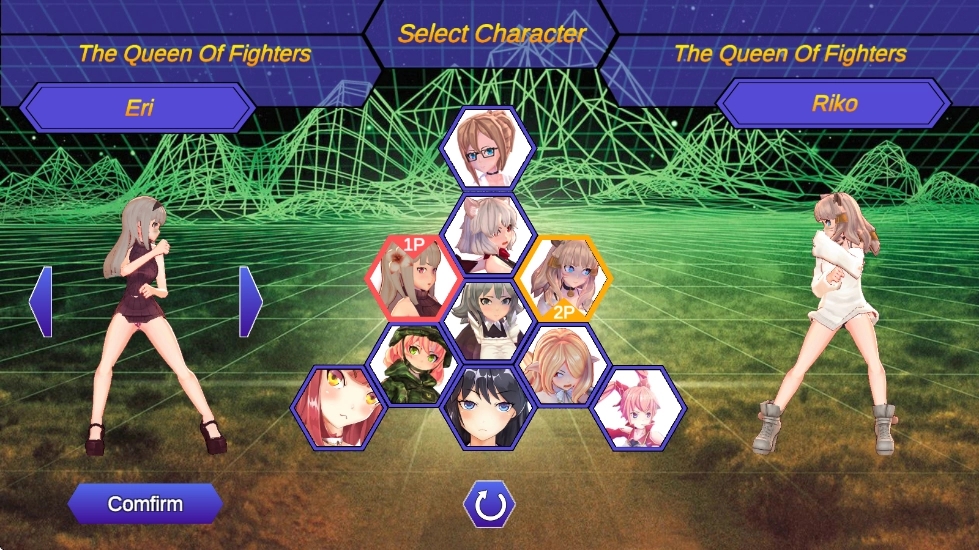979x550 pixels.
Task: Select the pink-haired girl in camo hood
Action: pos(415,364)
